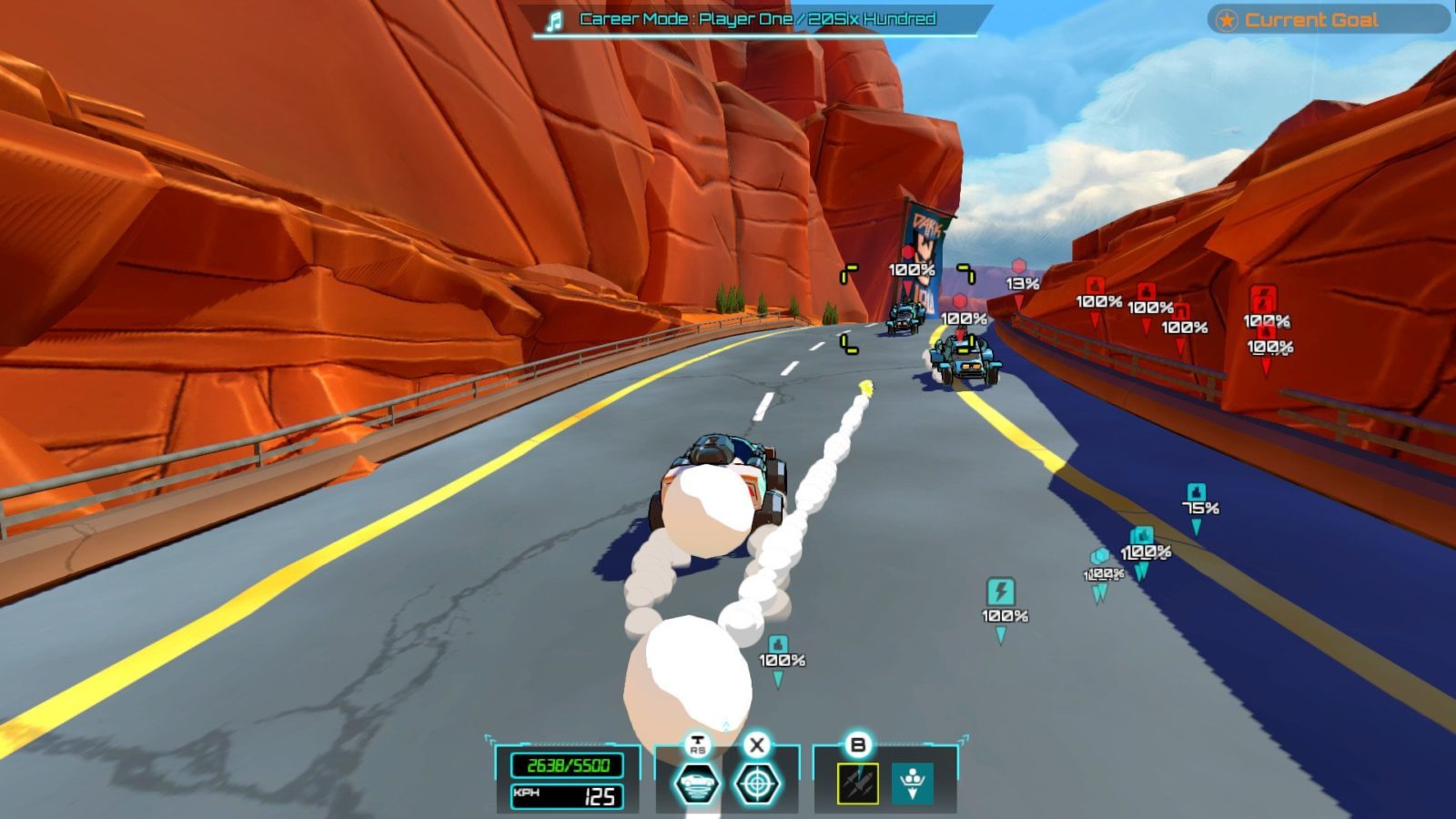
Task: Open the Current Goal tracker
Action: click(1328, 19)
